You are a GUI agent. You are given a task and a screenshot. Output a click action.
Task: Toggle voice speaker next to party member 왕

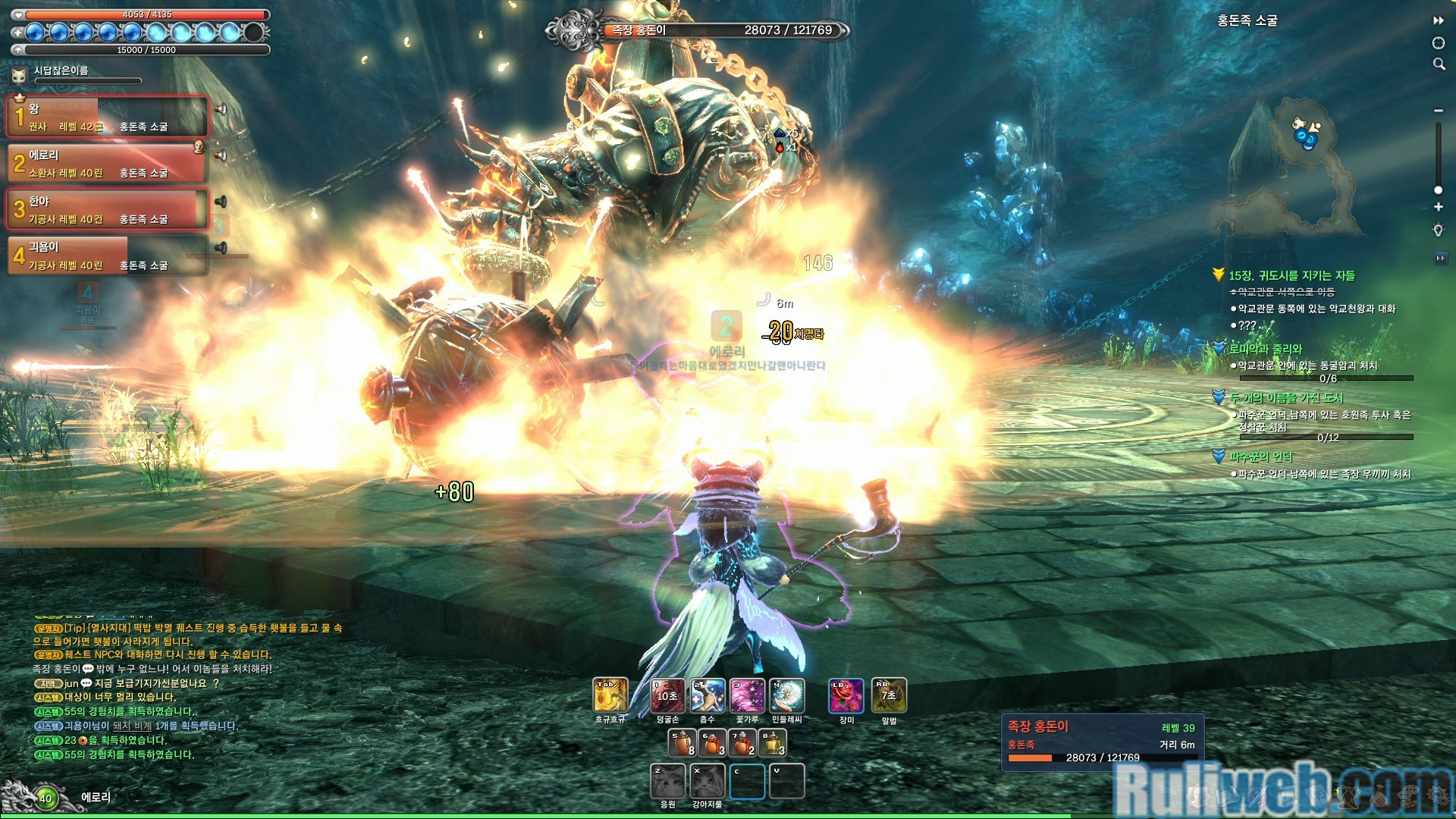(221, 109)
